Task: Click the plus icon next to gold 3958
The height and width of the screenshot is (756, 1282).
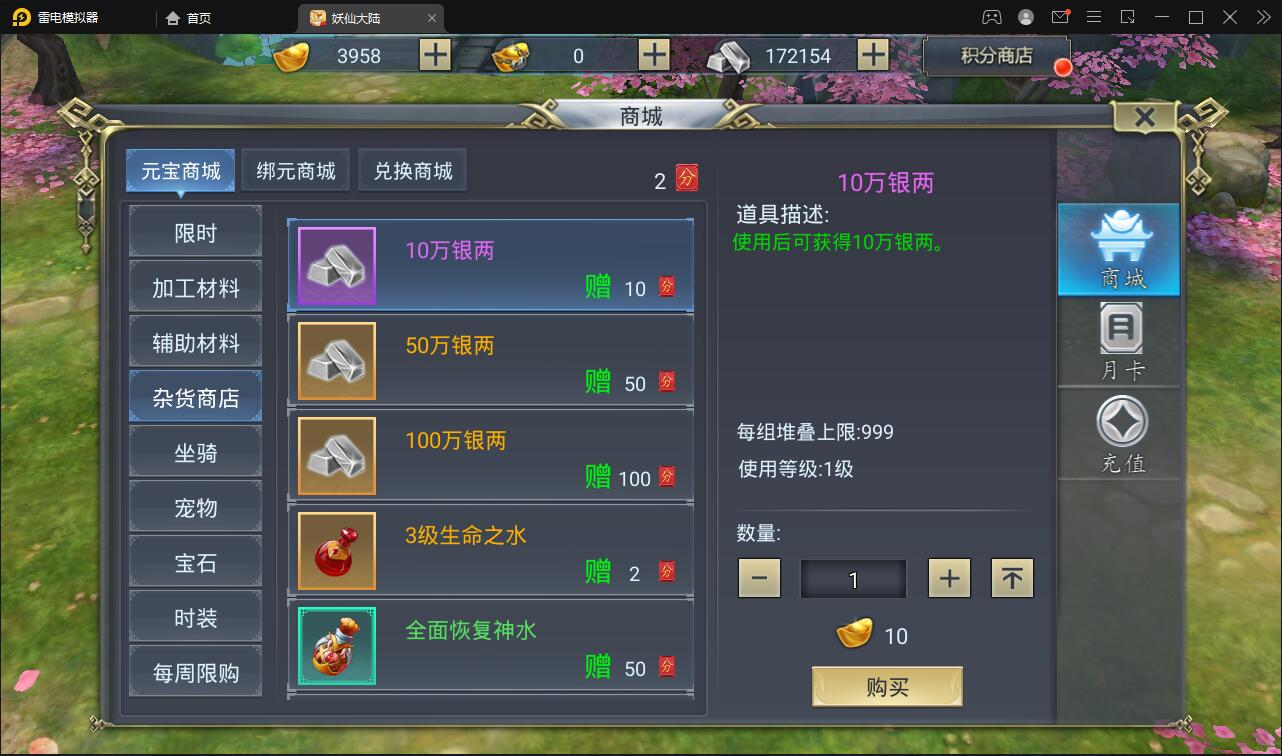Action: [x=434, y=55]
